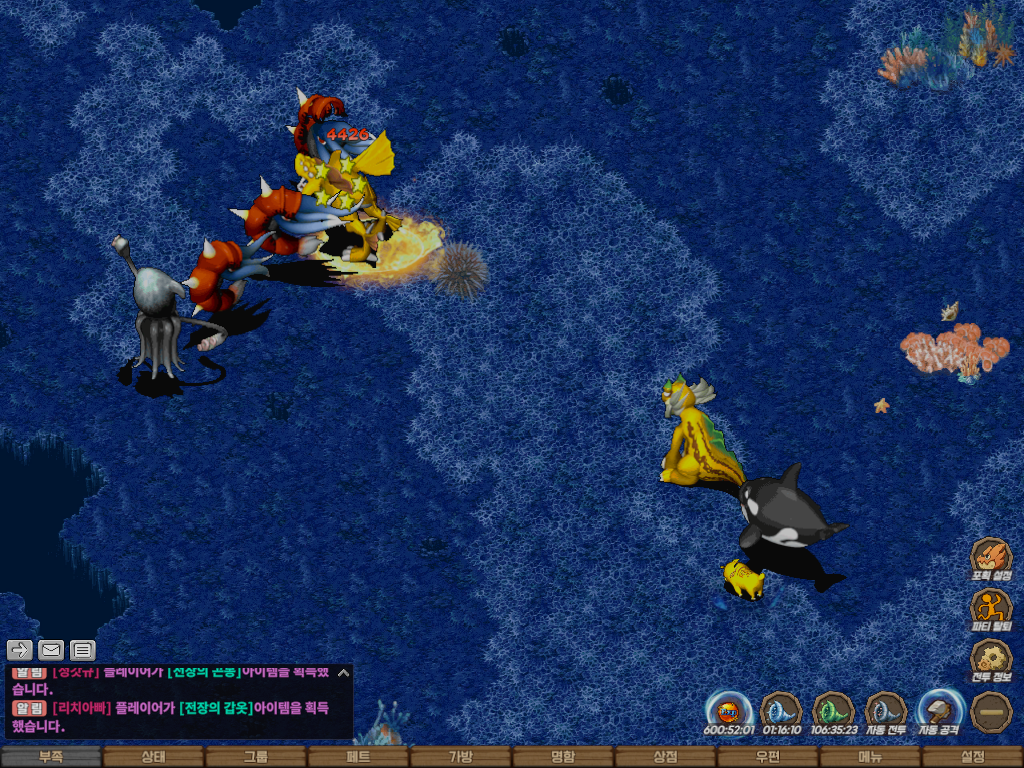Open the 상태 (status) menu
This screenshot has height=768, width=1024.
(153, 757)
